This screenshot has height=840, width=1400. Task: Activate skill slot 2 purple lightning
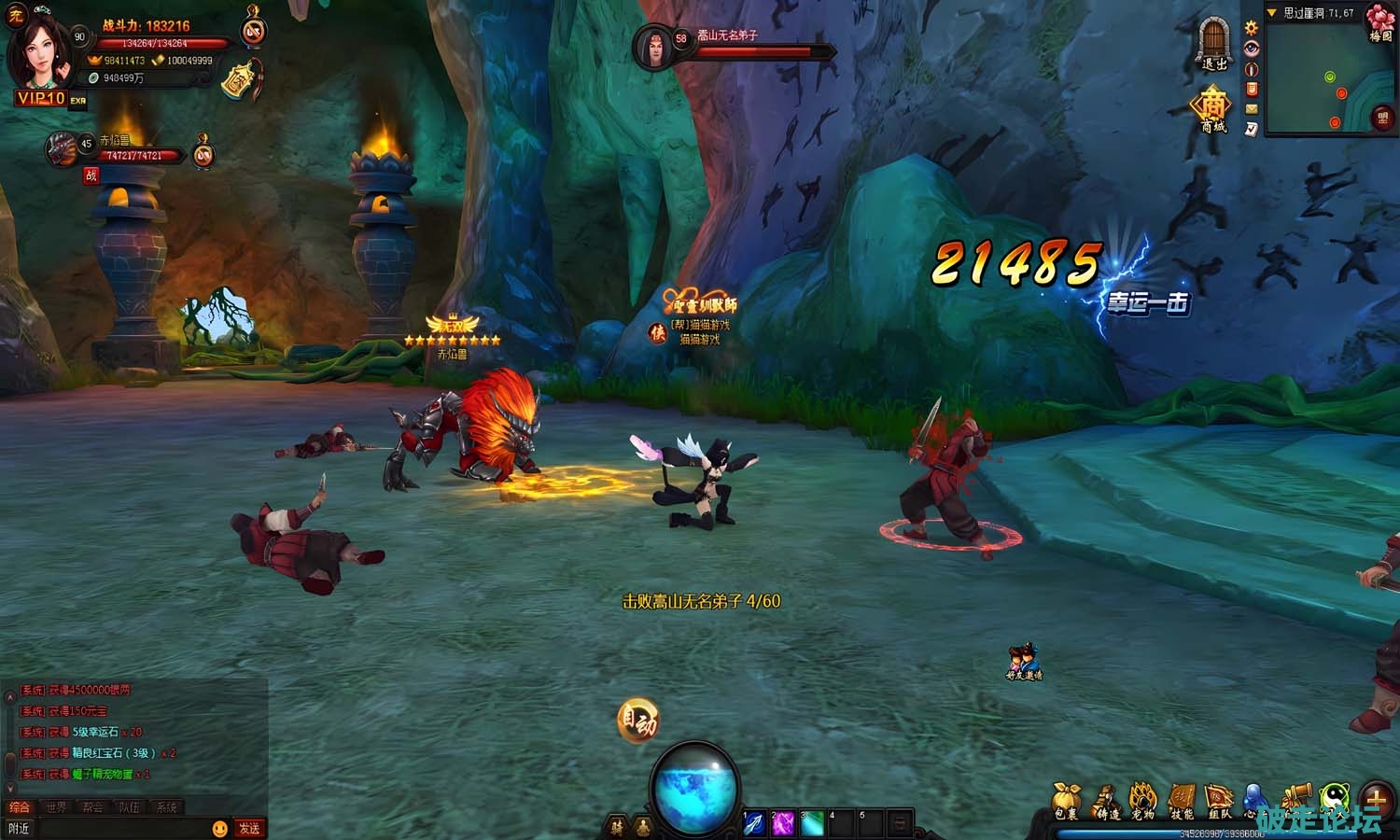point(783,823)
